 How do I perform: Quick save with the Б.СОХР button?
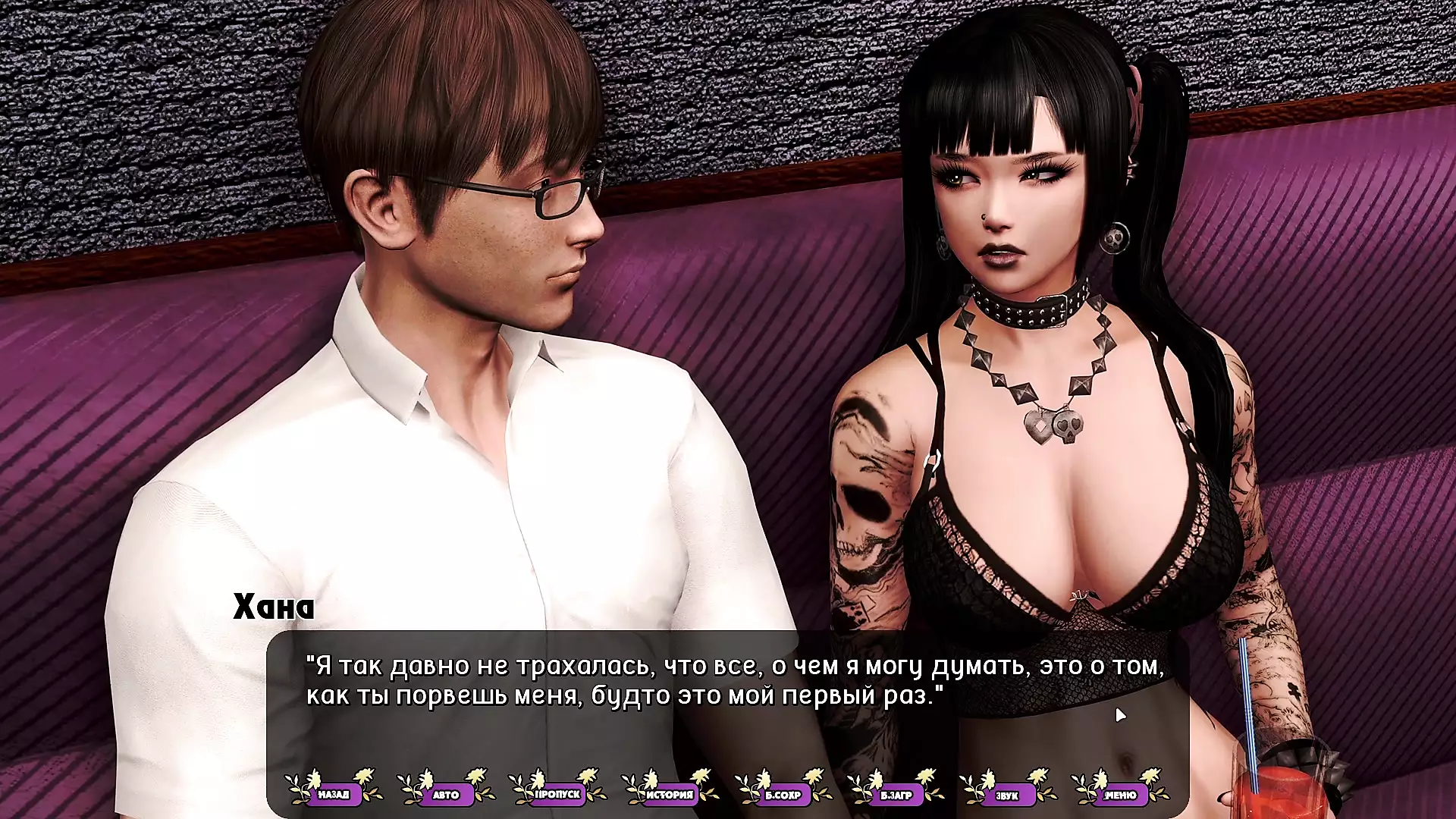tap(783, 794)
